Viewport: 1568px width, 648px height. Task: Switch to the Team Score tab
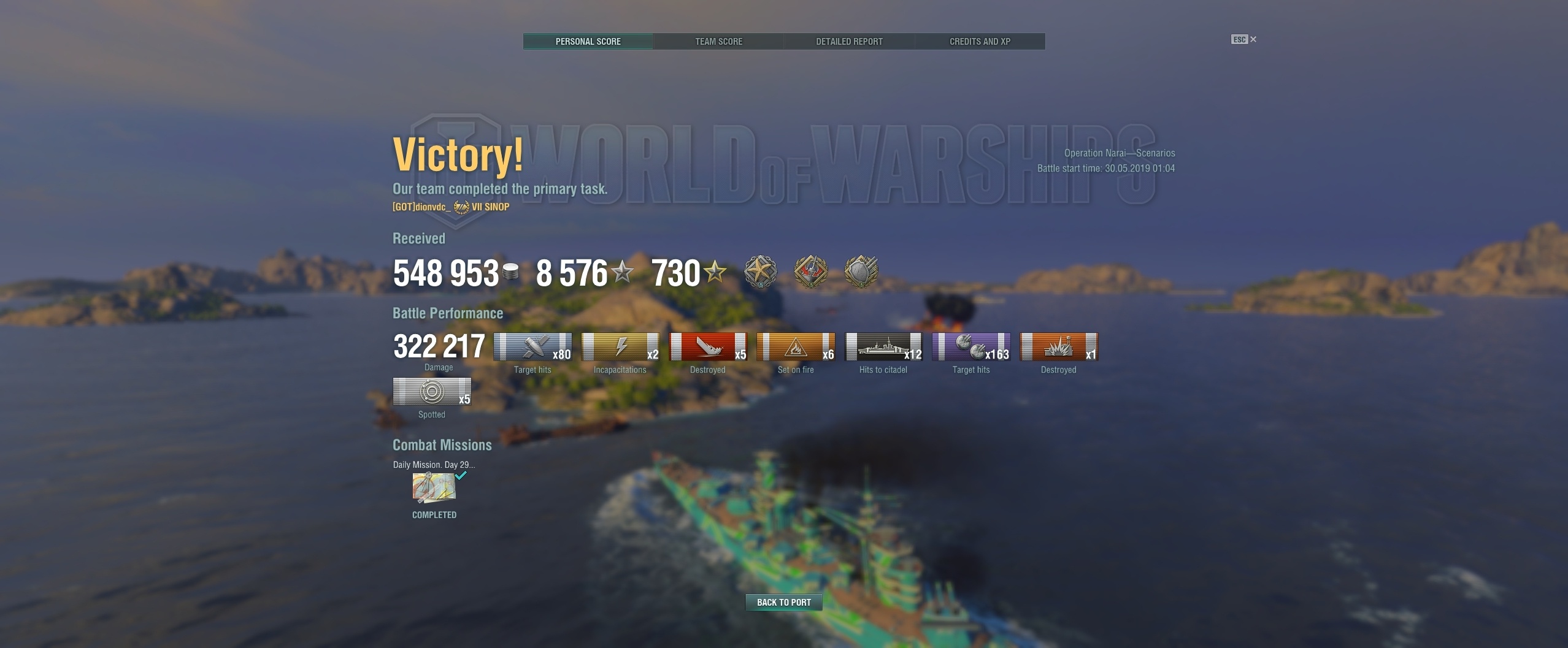click(718, 42)
